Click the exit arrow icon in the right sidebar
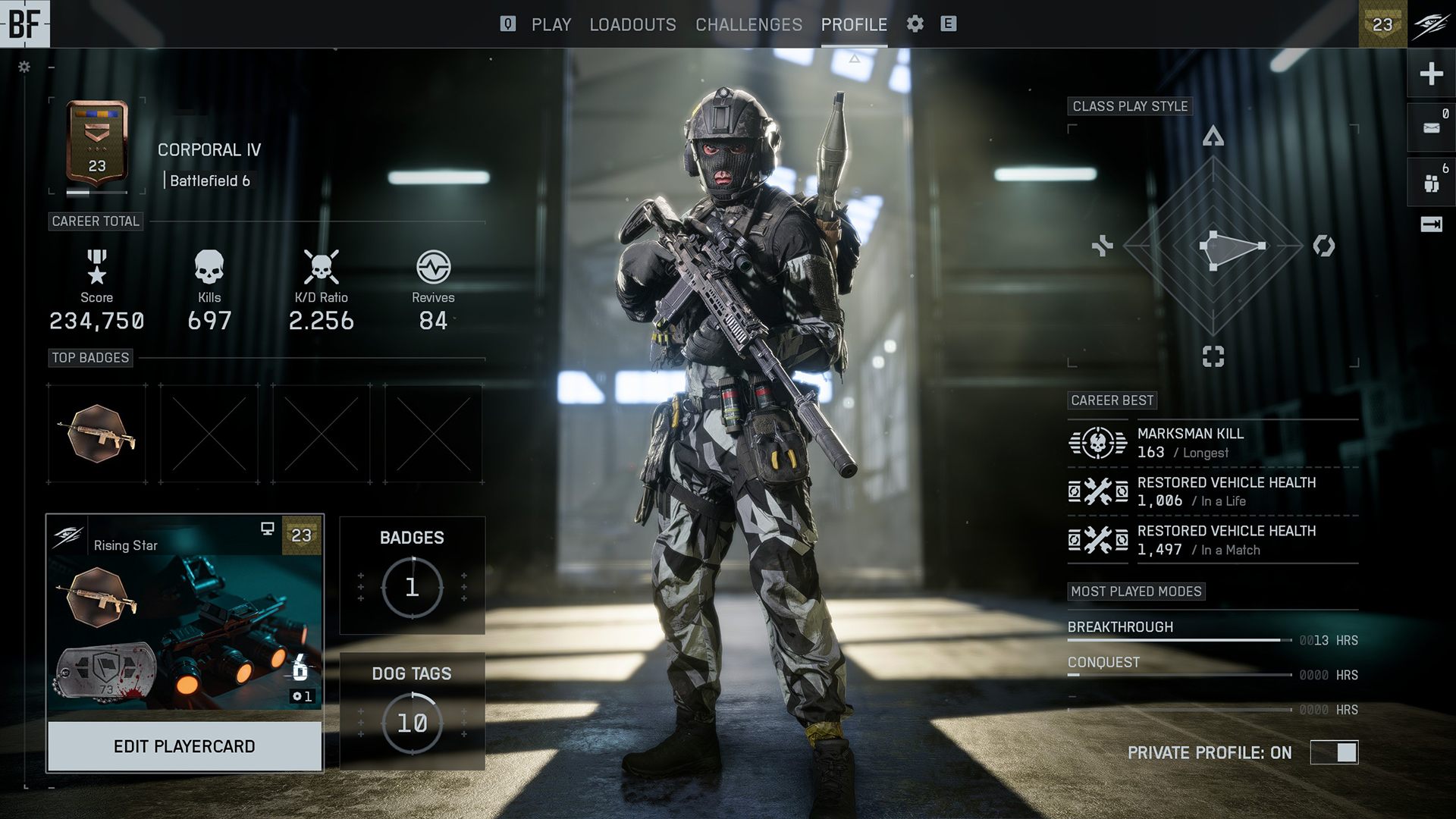1456x819 pixels. [1431, 224]
